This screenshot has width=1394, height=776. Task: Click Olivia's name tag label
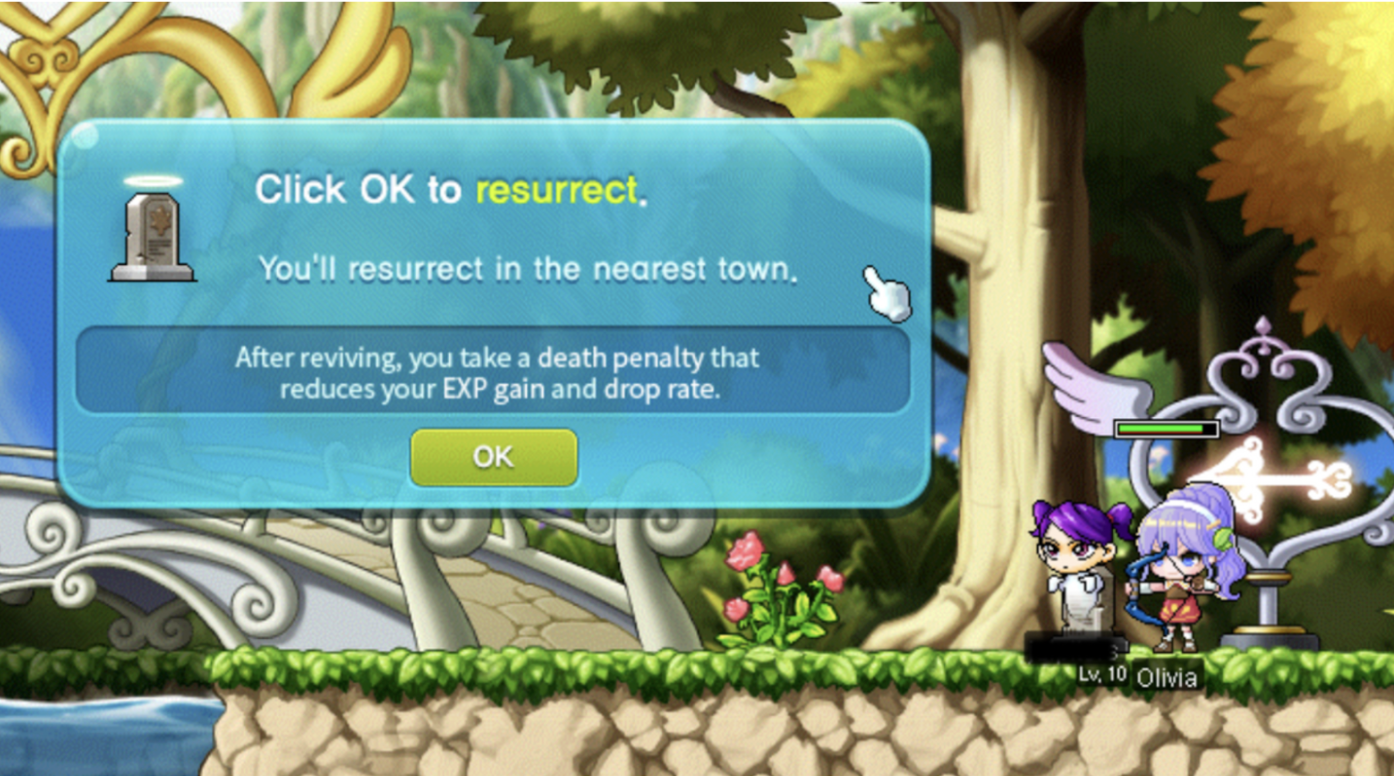coord(1166,677)
